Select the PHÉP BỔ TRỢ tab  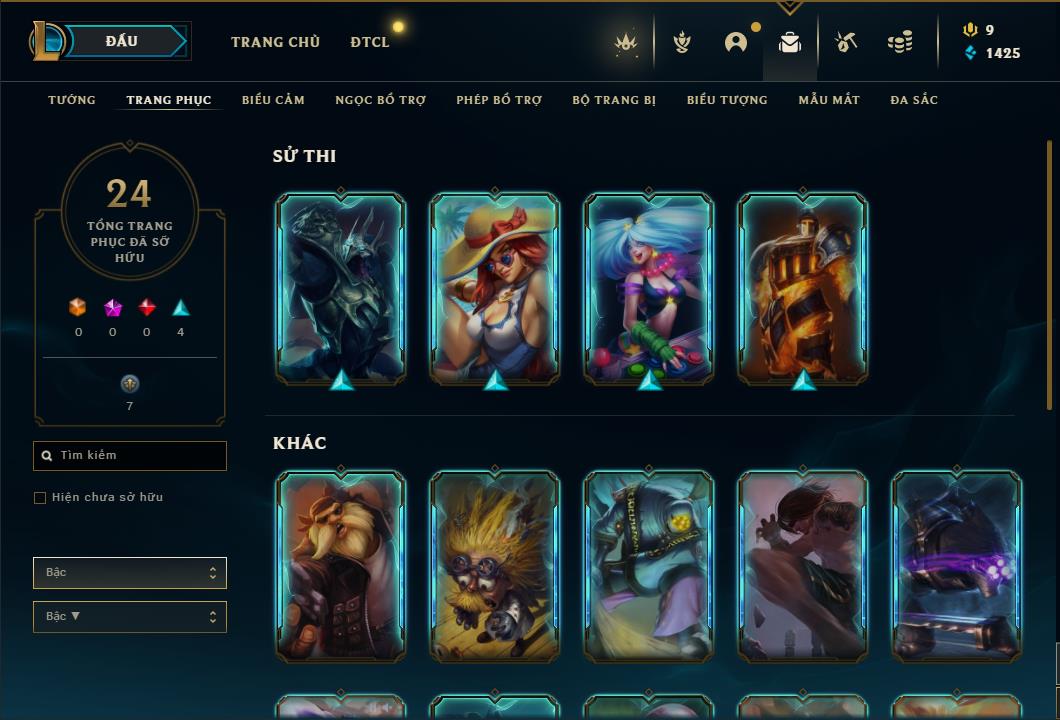coord(499,100)
